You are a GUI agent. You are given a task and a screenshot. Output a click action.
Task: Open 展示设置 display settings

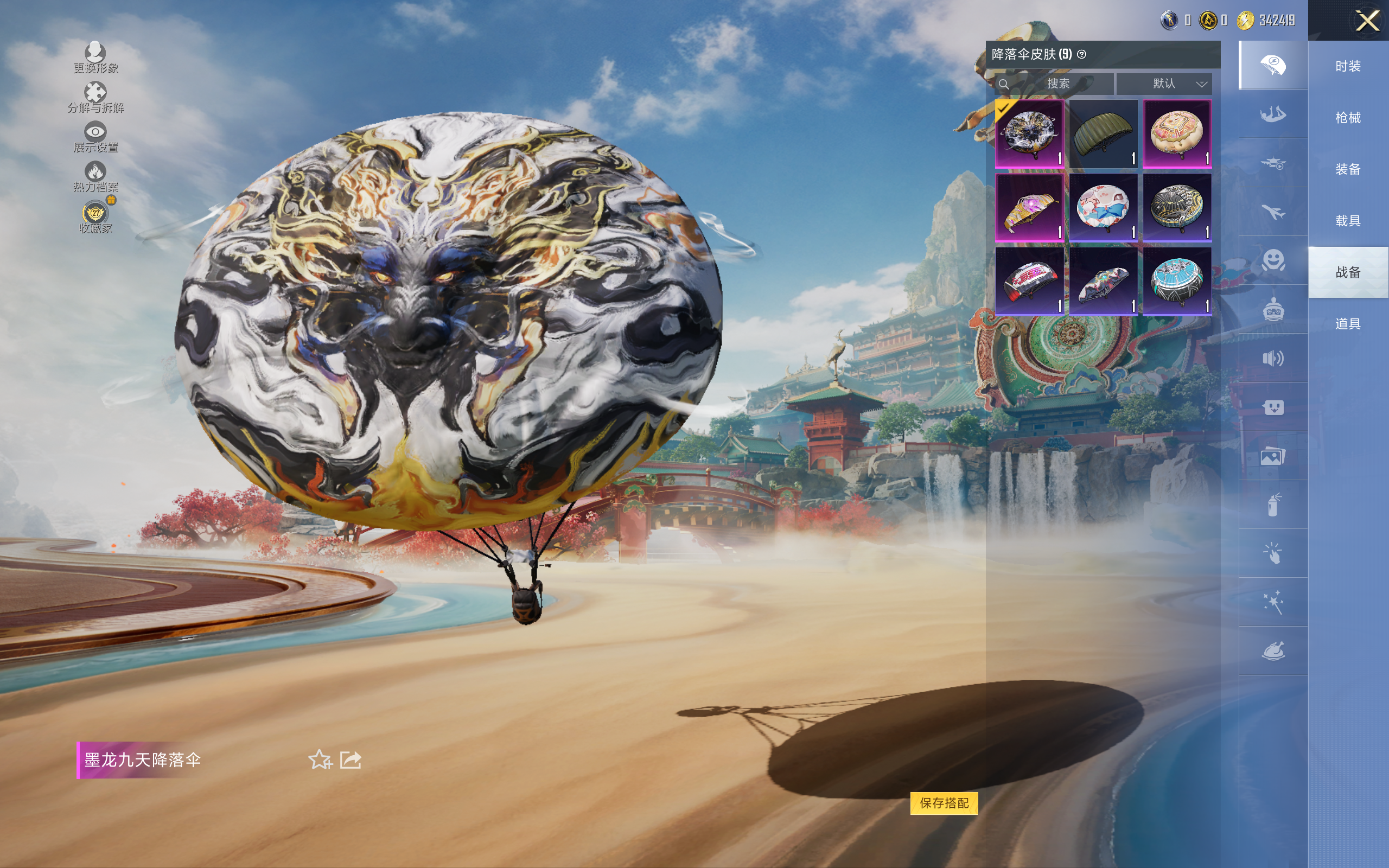tap(95, 137)
